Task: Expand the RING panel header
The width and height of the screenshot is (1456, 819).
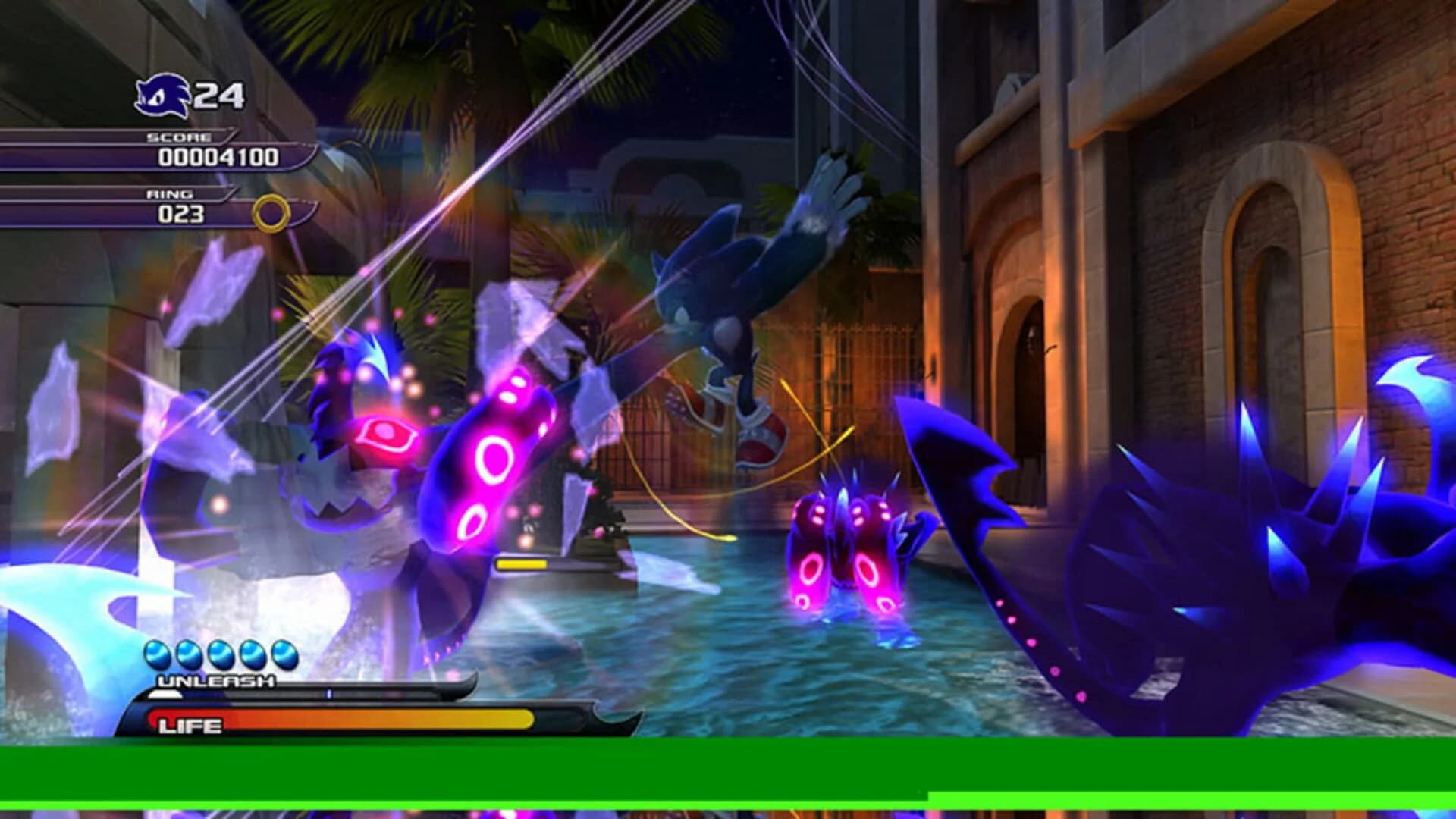Action: pos(171,196)
